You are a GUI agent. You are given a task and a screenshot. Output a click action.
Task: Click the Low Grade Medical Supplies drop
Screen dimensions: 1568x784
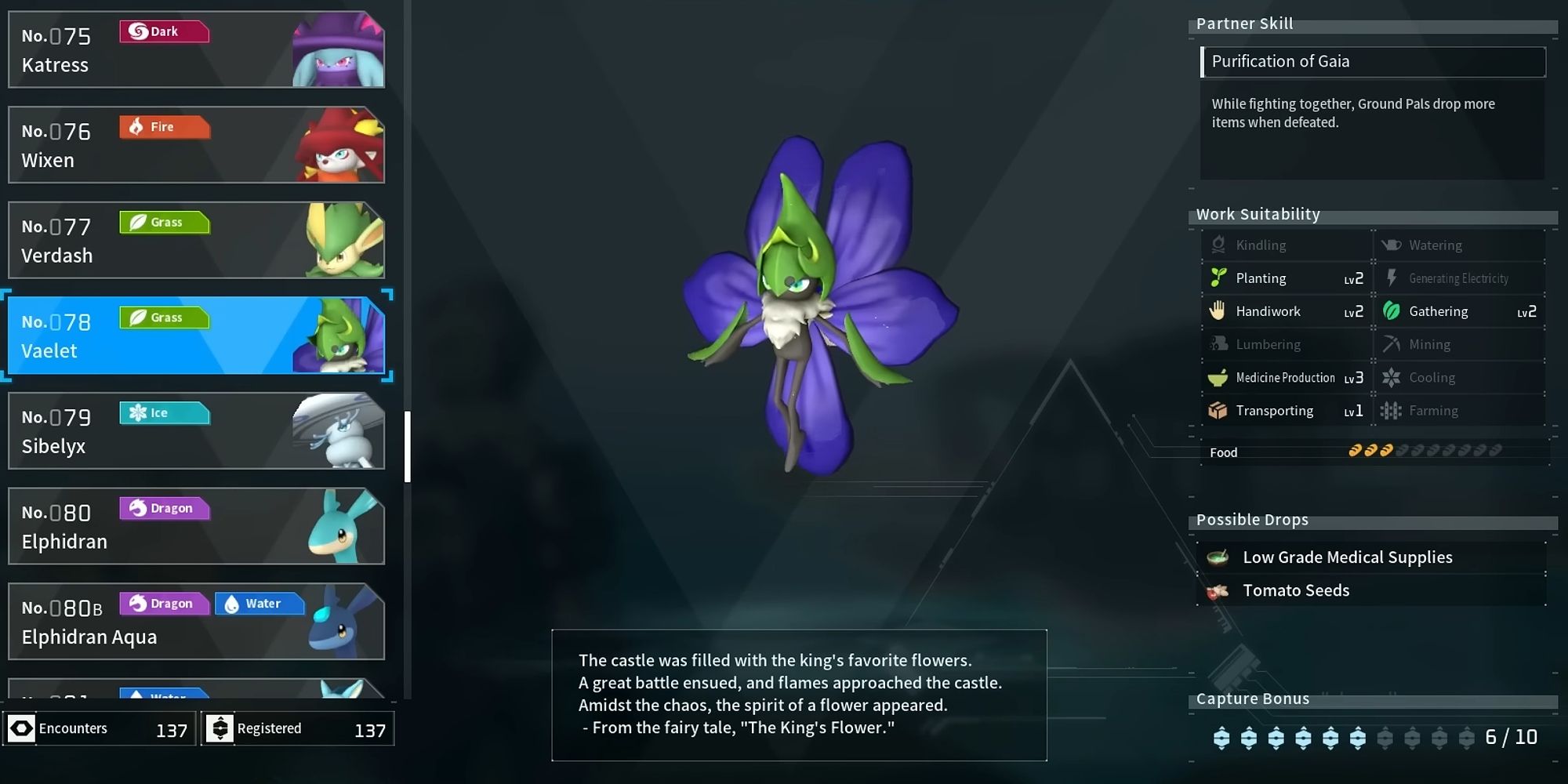1347,557
